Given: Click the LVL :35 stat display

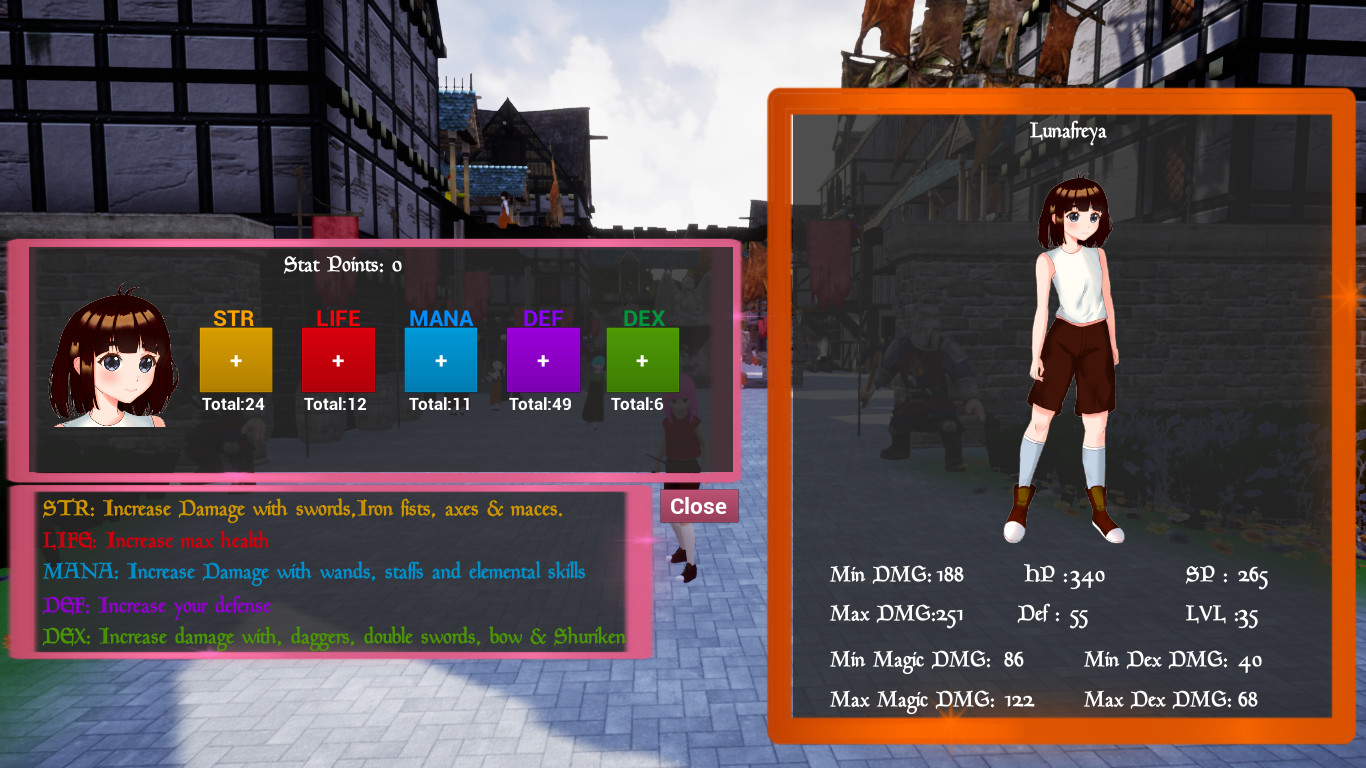Looking at the screenshot, I should tap(1219, 615).
